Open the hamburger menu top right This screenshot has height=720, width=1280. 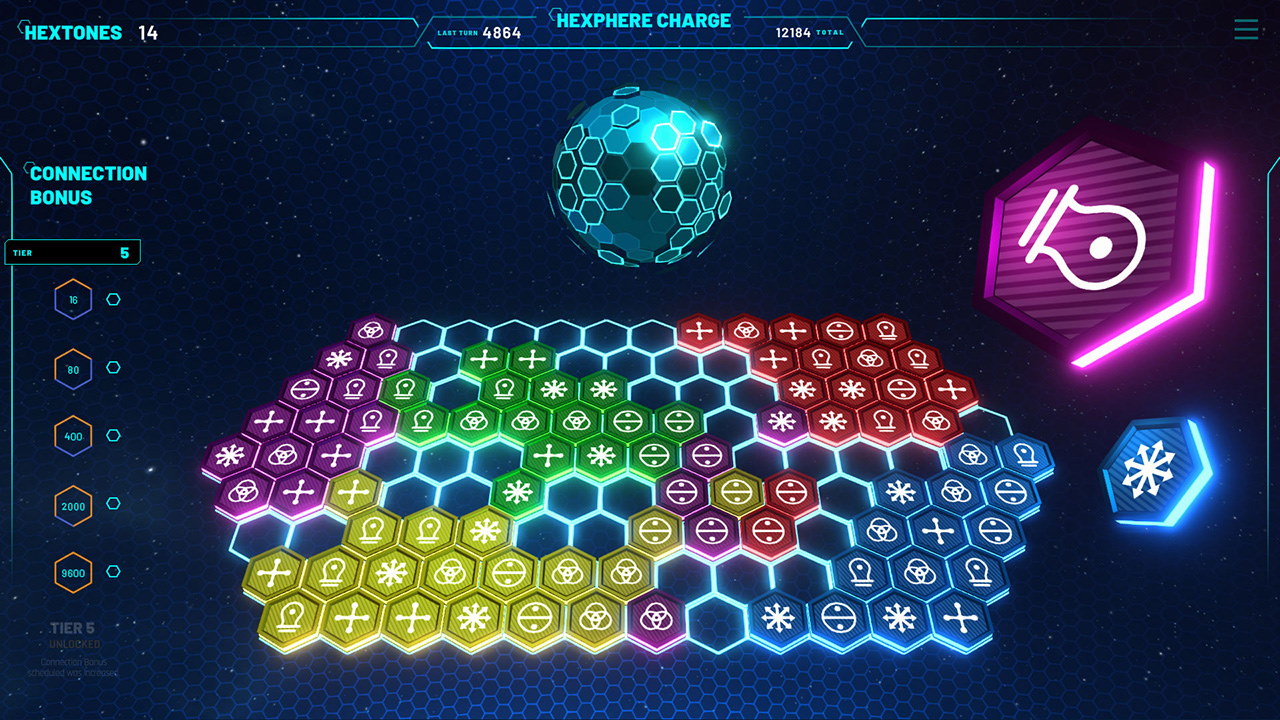(1245, 30)
